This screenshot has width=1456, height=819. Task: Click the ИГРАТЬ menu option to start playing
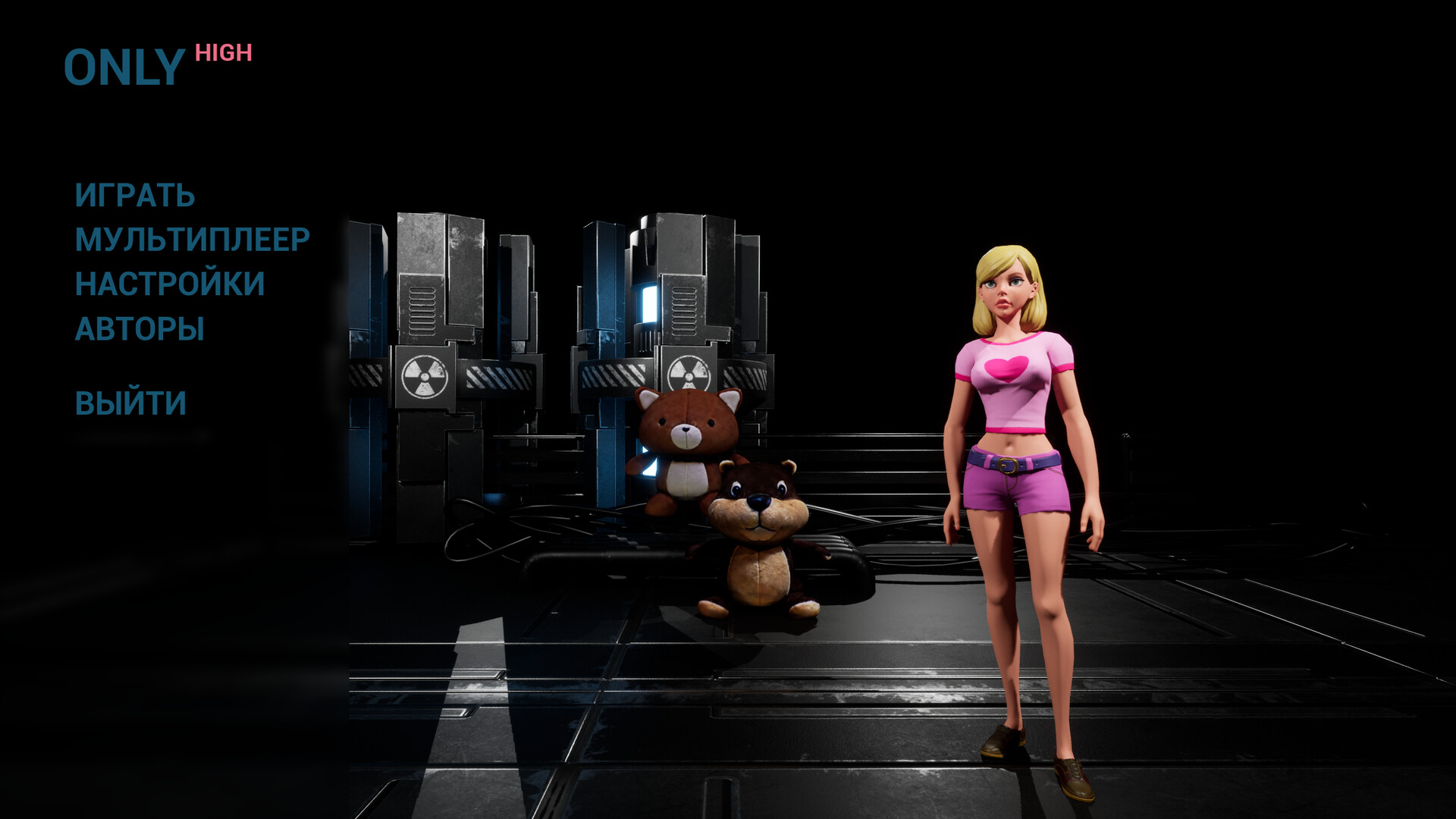[133, 196]
